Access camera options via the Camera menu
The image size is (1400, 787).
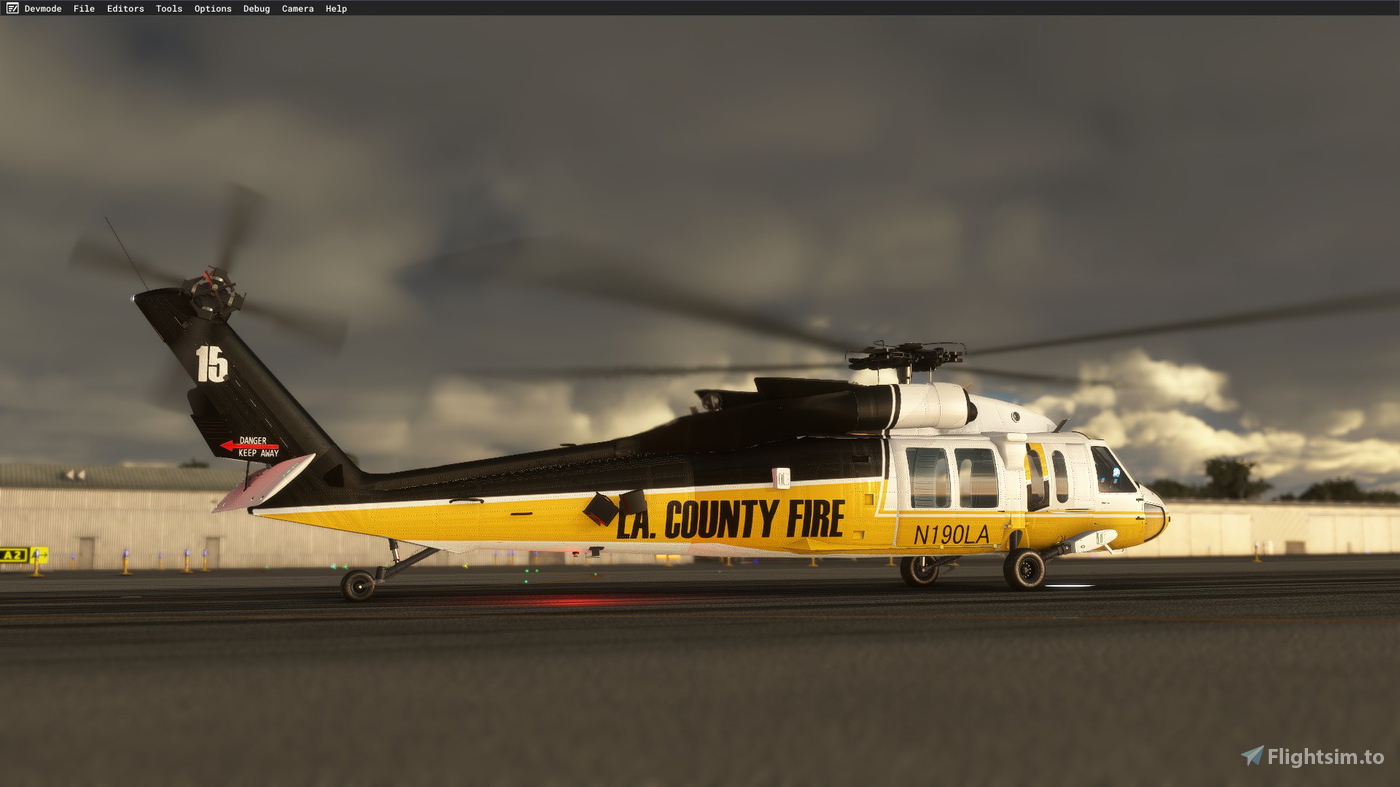tap(297, 8)
